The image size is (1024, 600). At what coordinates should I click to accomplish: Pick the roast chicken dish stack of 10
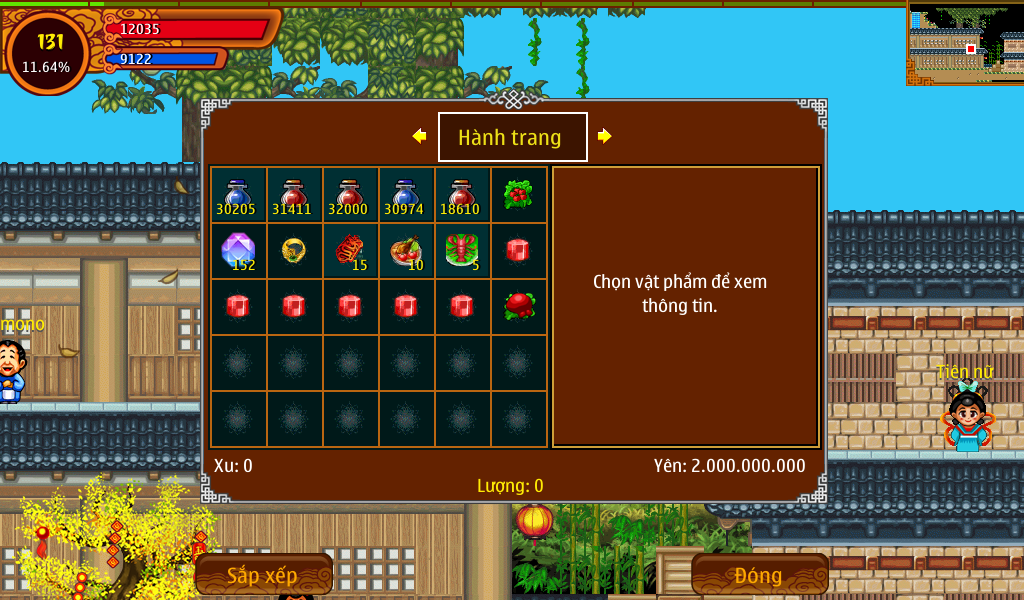click(406, 250)
